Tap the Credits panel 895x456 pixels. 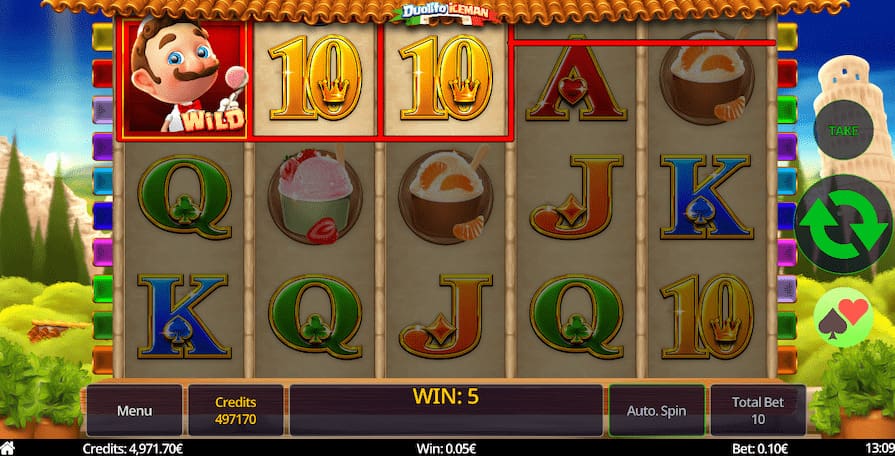(236, 410)
